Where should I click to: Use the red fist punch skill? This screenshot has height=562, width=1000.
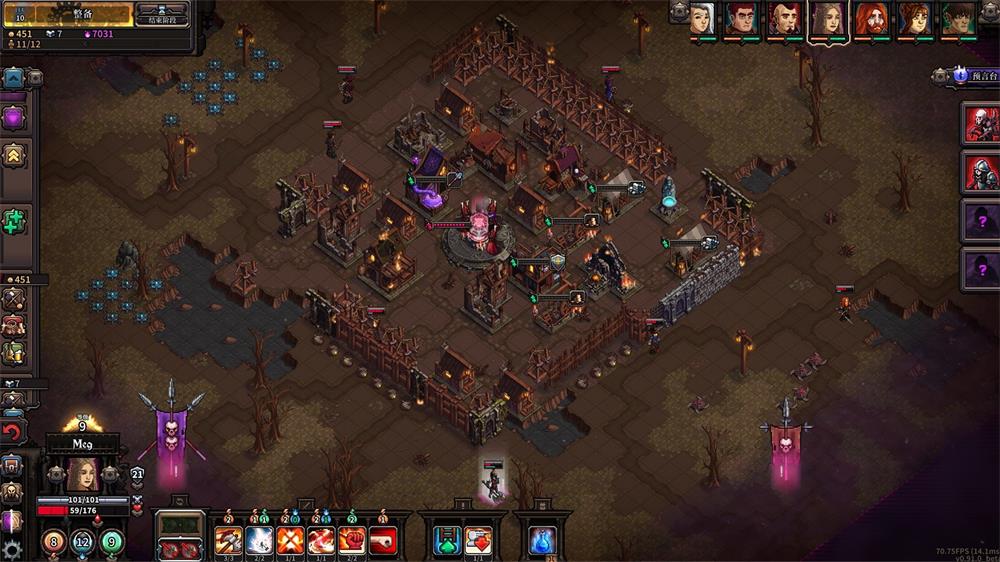coord(352,541)
